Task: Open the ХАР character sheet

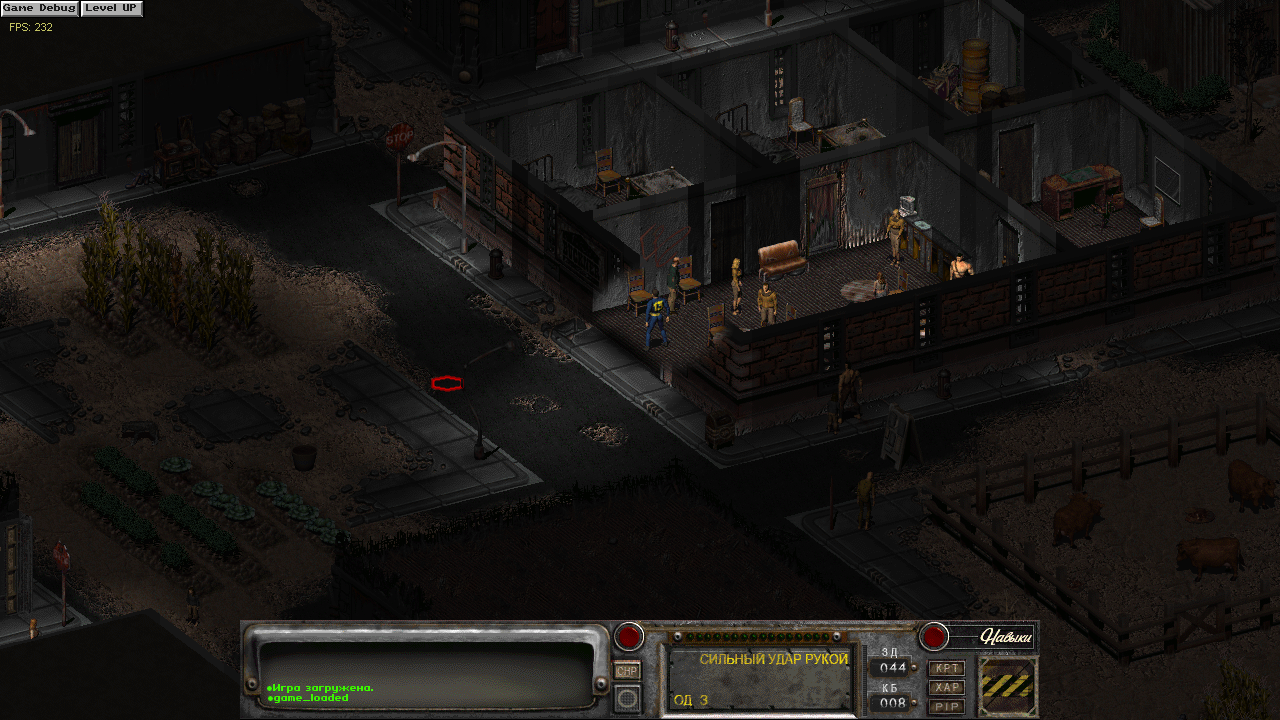Action: pos(946,687)
